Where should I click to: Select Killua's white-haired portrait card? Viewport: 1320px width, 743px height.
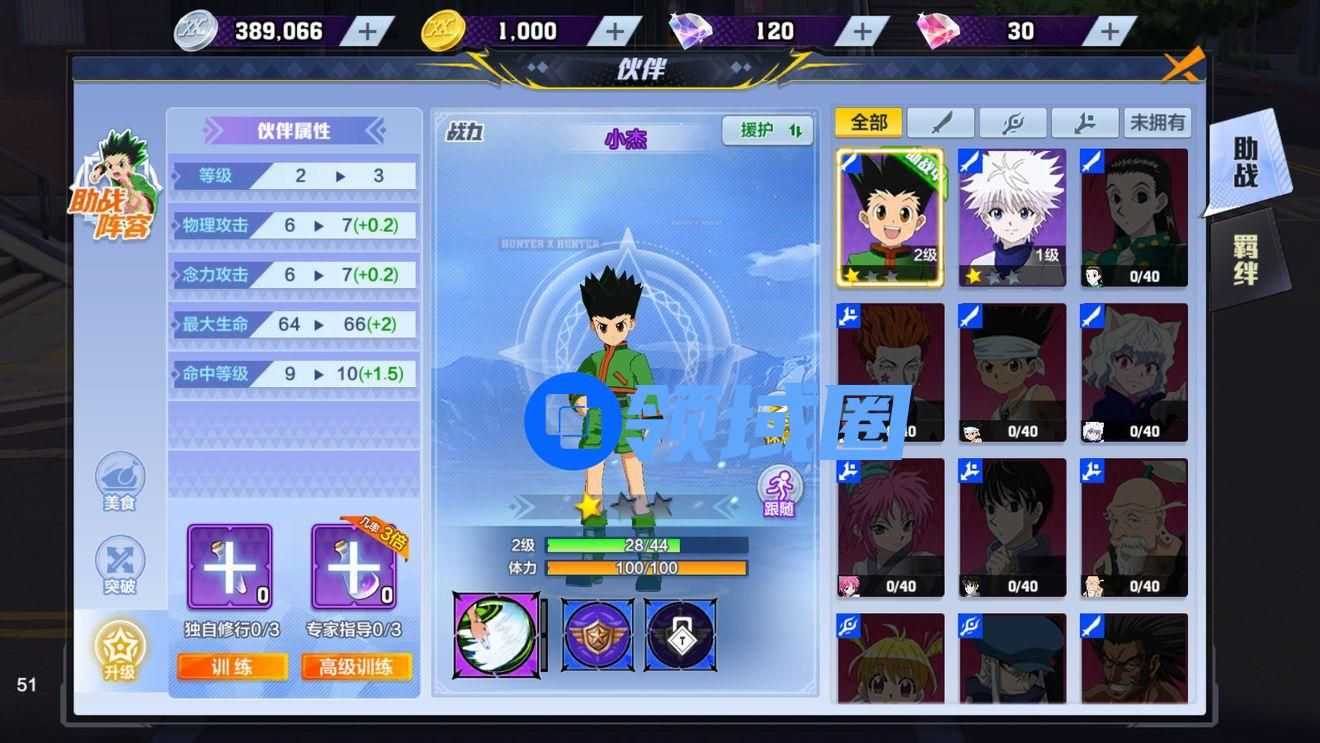(x=1011, y=217)
